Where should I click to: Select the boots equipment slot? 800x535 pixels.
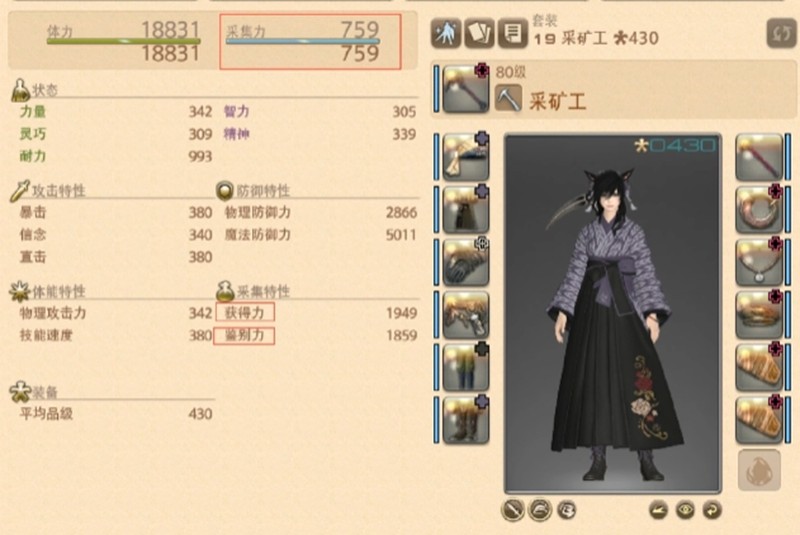coord(465,420)
